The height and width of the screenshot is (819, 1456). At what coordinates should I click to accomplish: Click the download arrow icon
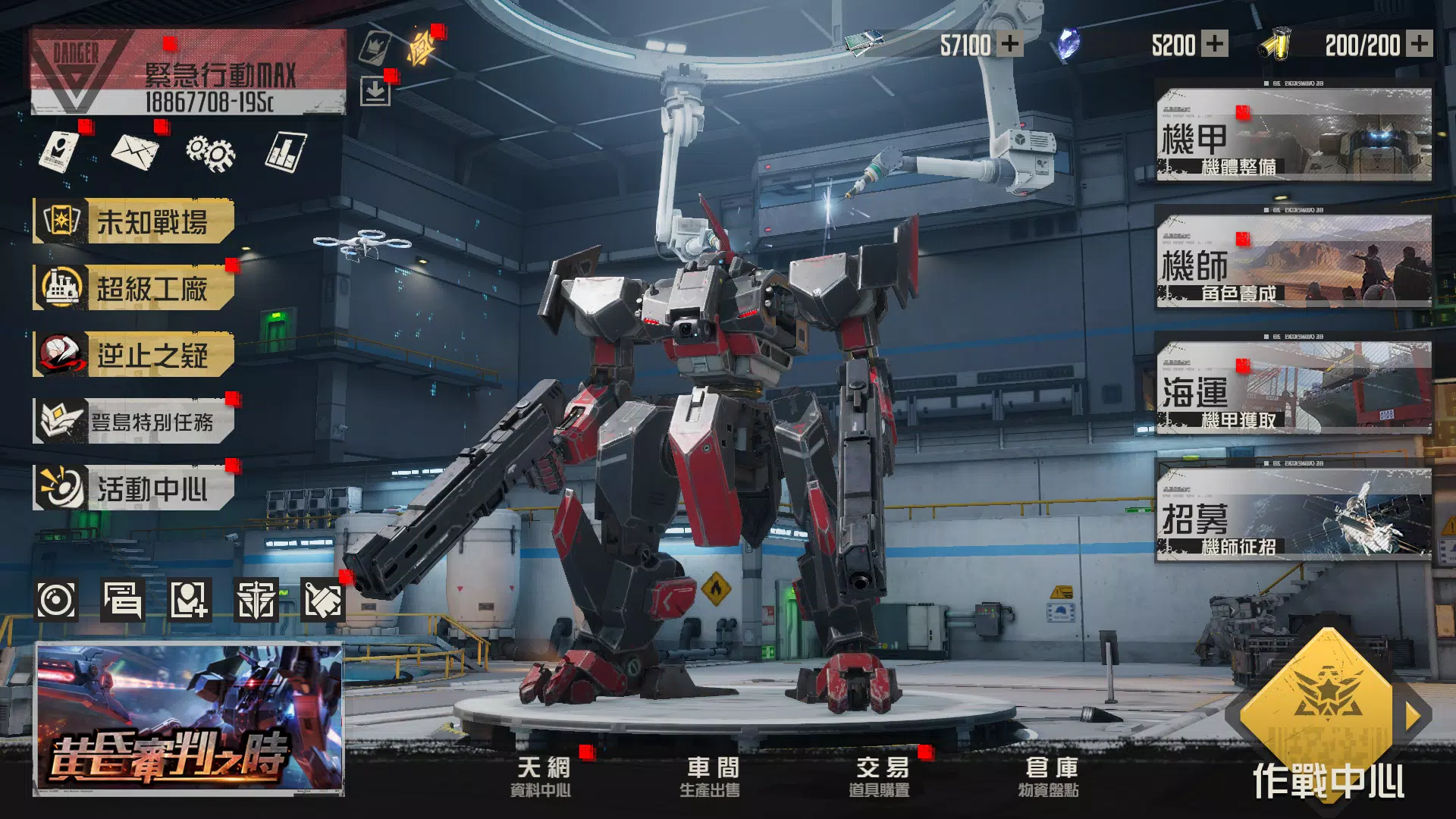pyautogui.click(x=375, y=92)
